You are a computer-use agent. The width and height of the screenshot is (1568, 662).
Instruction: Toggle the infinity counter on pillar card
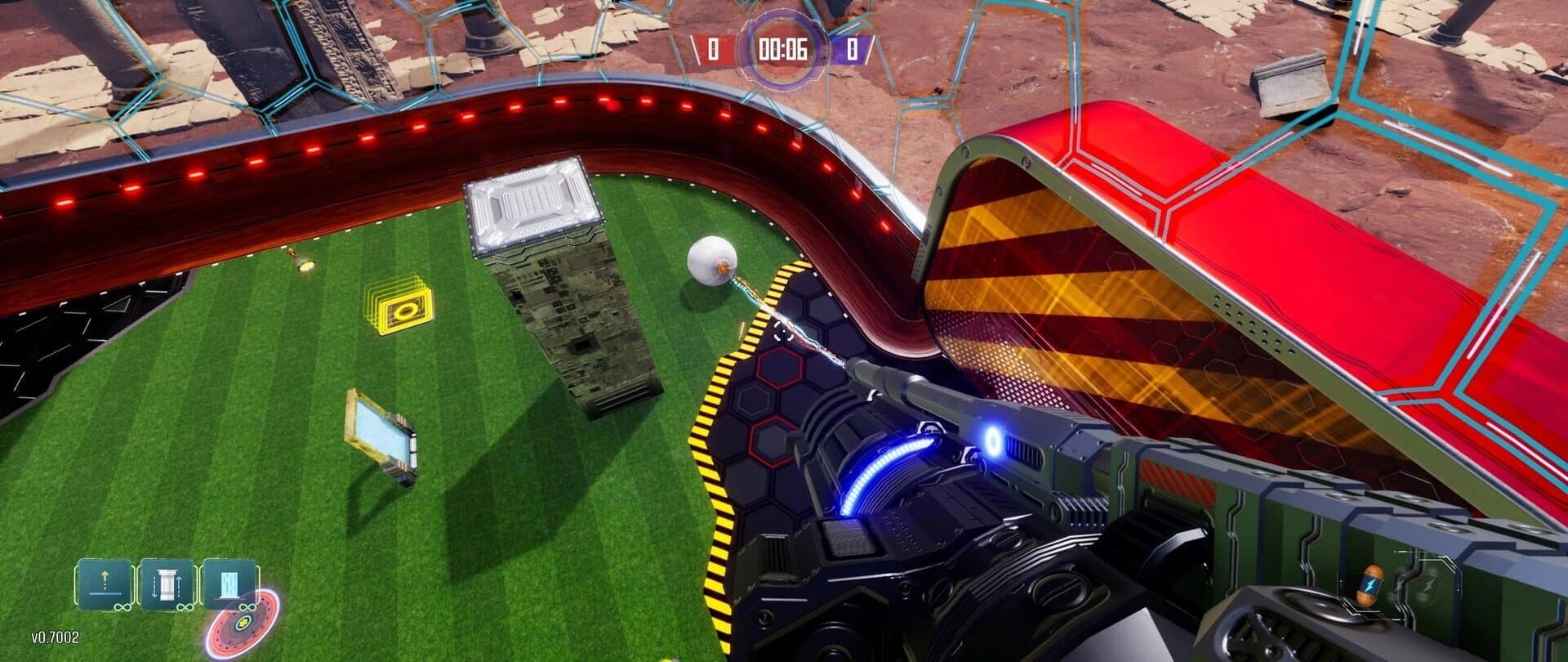pos(185,606)
